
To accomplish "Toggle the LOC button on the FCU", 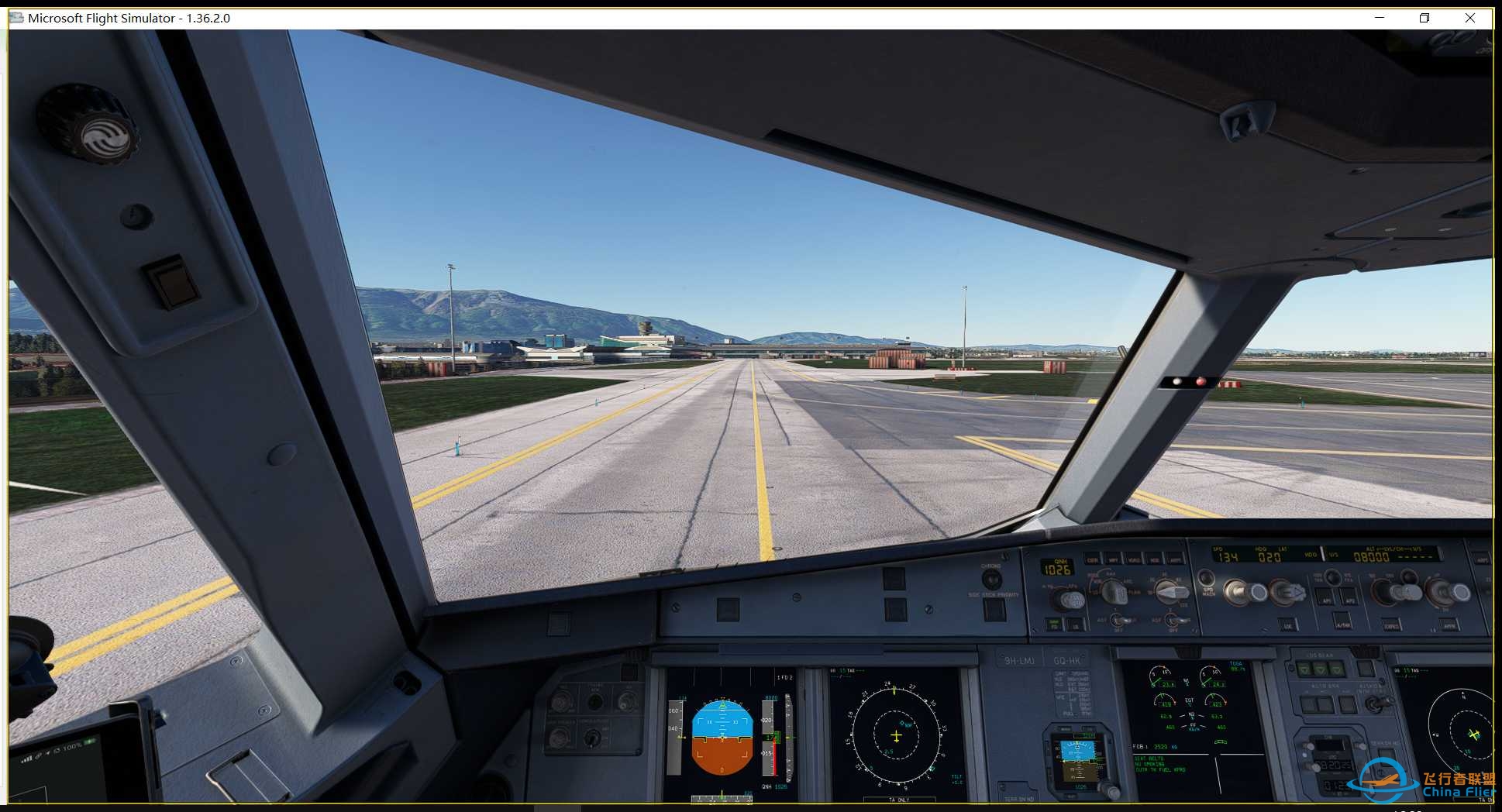I will click(1288, 627).
